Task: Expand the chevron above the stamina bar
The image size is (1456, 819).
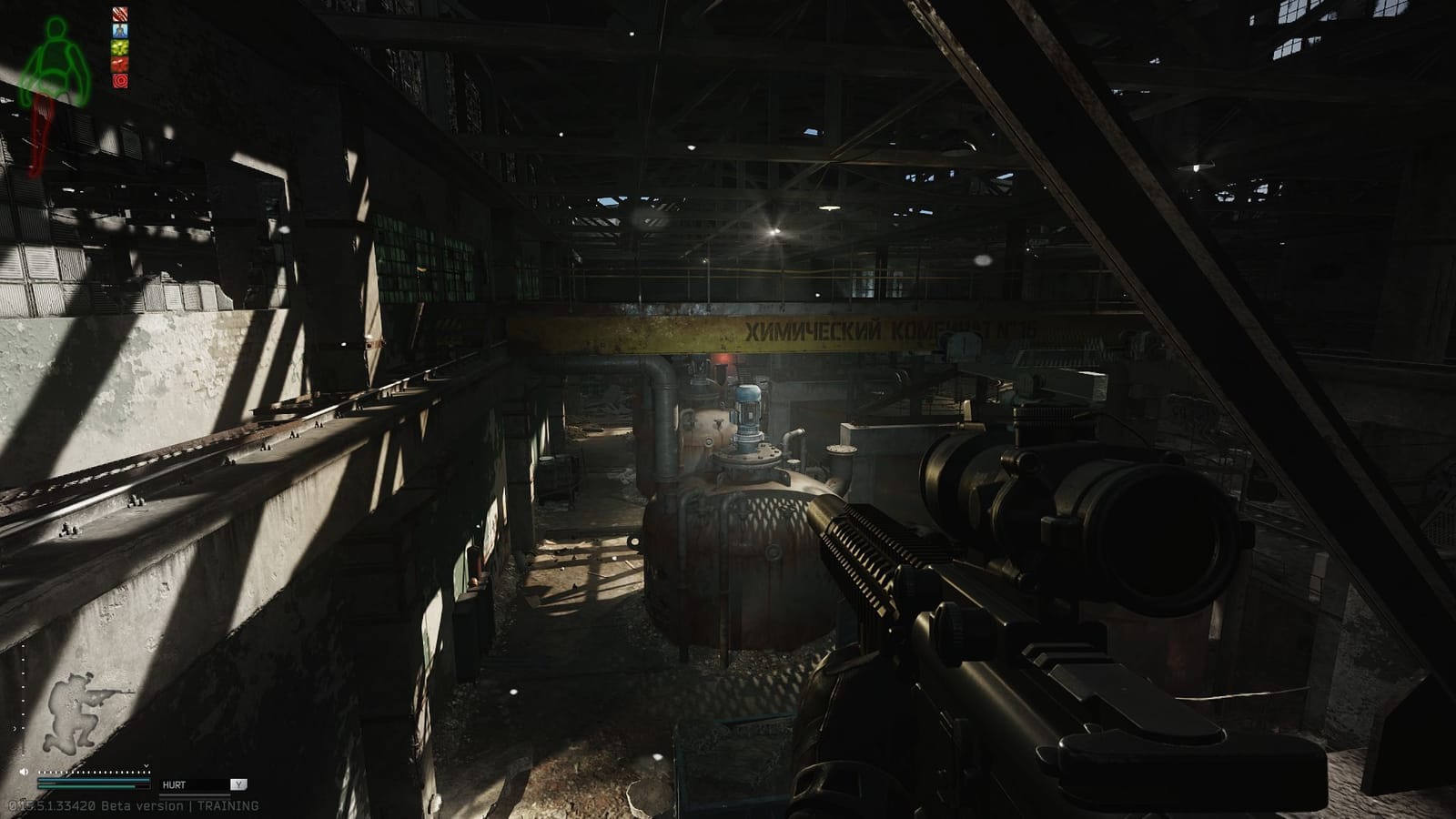Action: [x=147, y=765]
